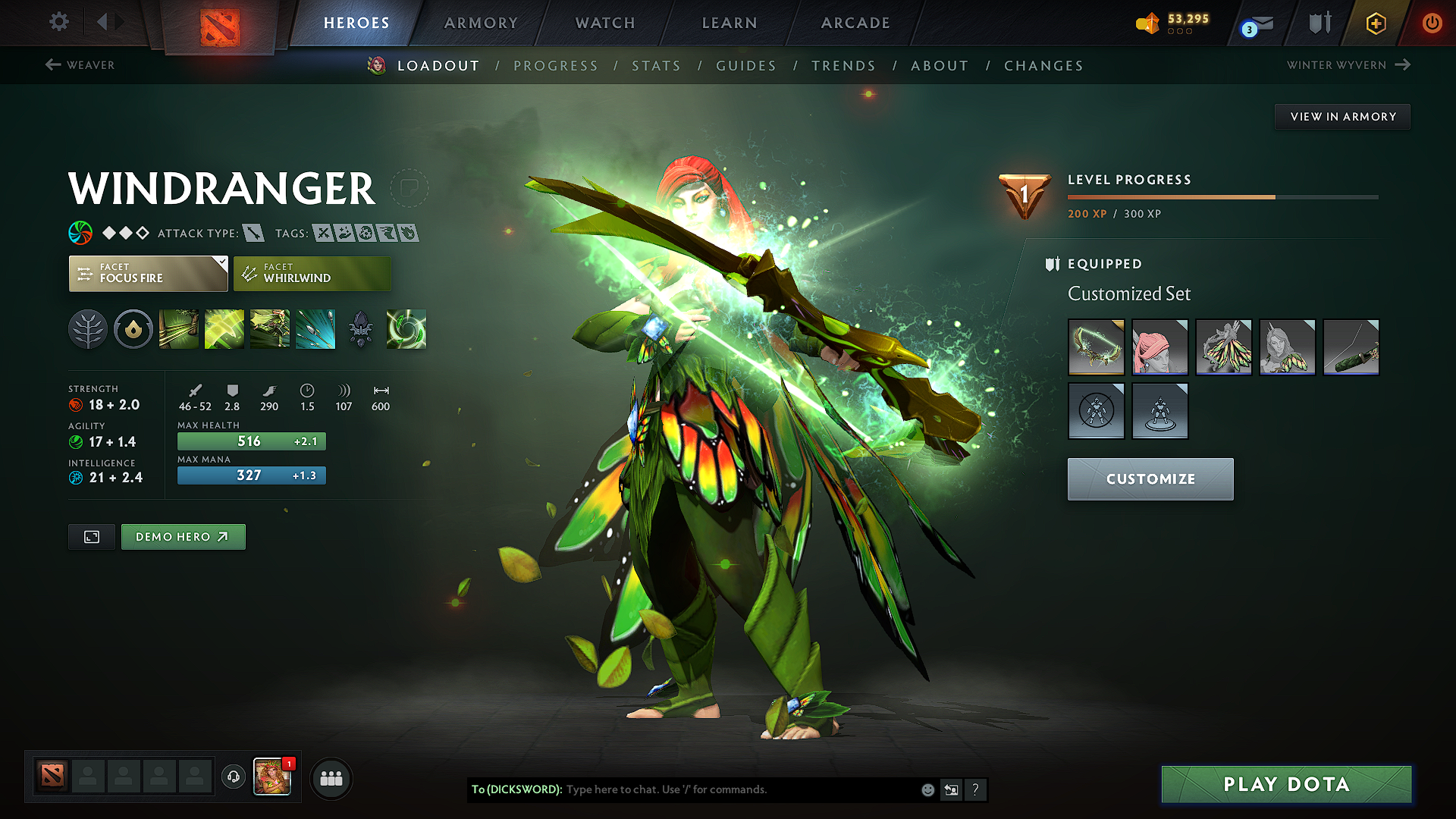
Task: Open the friends party icon near Play Dota
Action: pyautogui.click(x=331, y=778)
